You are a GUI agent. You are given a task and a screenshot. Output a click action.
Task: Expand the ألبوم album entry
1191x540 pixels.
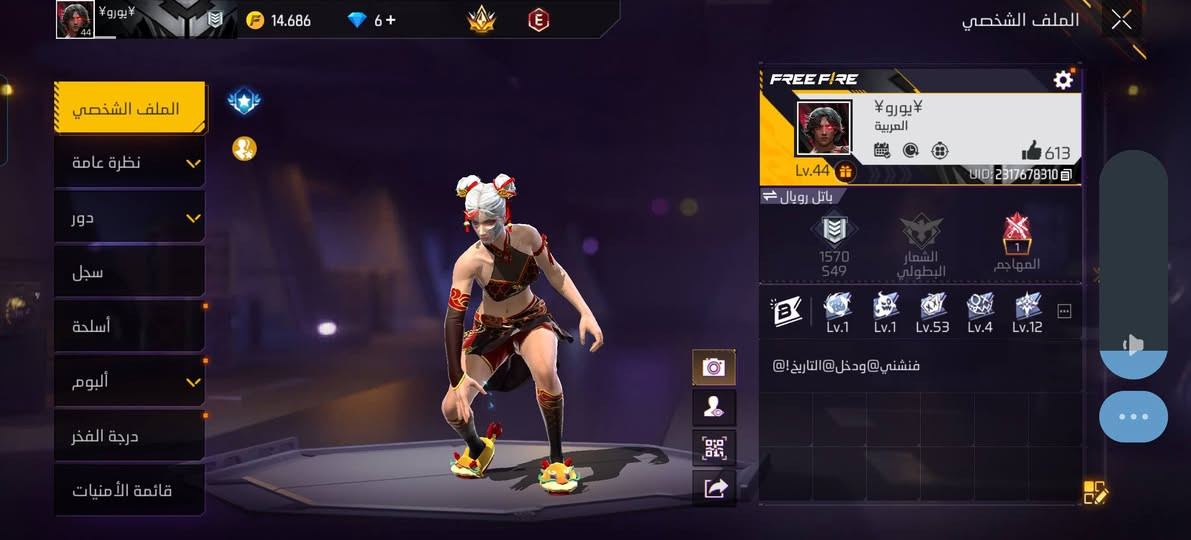[x=129, y=381]
